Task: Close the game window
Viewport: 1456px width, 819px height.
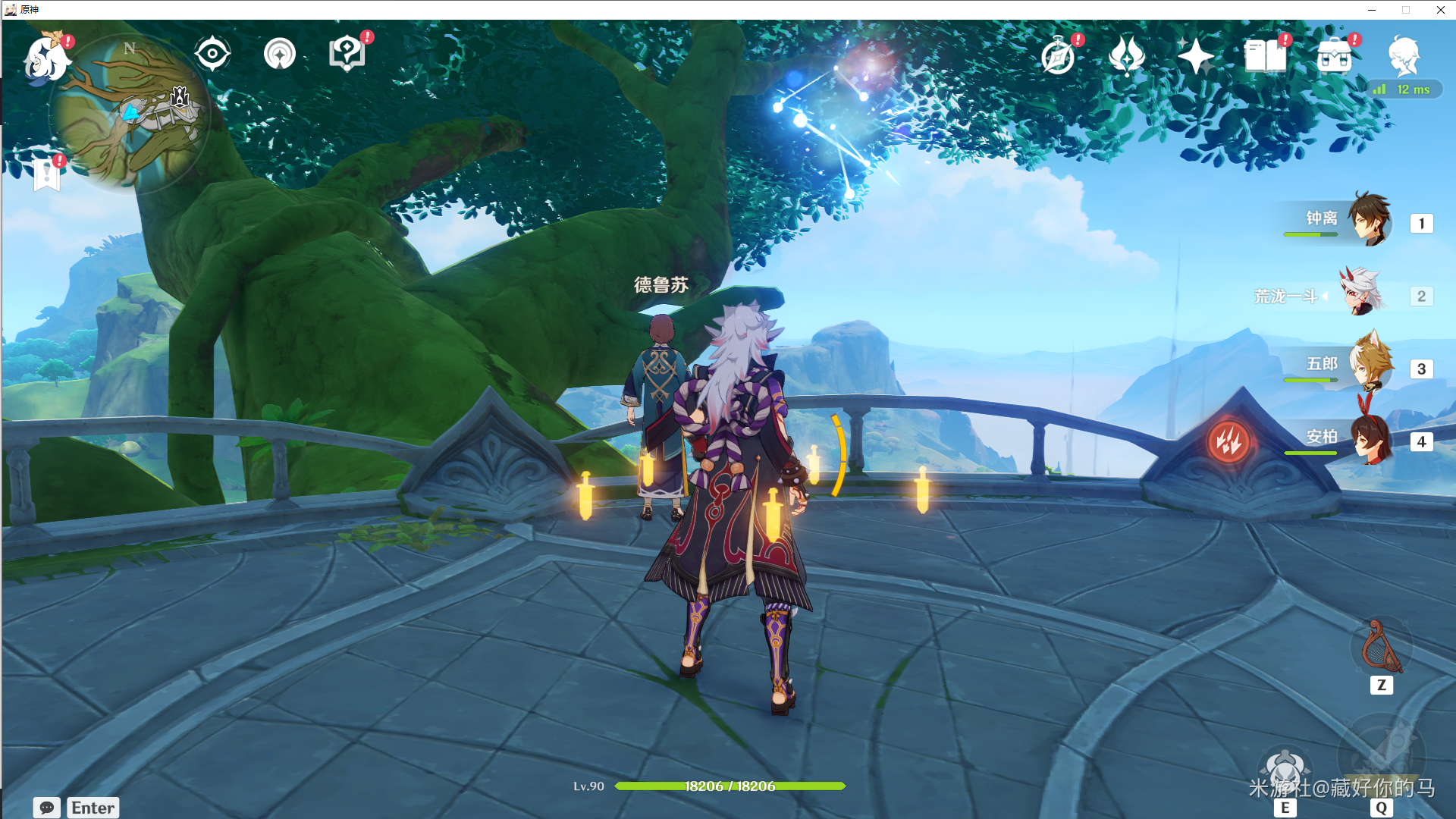Action: 1440,10
